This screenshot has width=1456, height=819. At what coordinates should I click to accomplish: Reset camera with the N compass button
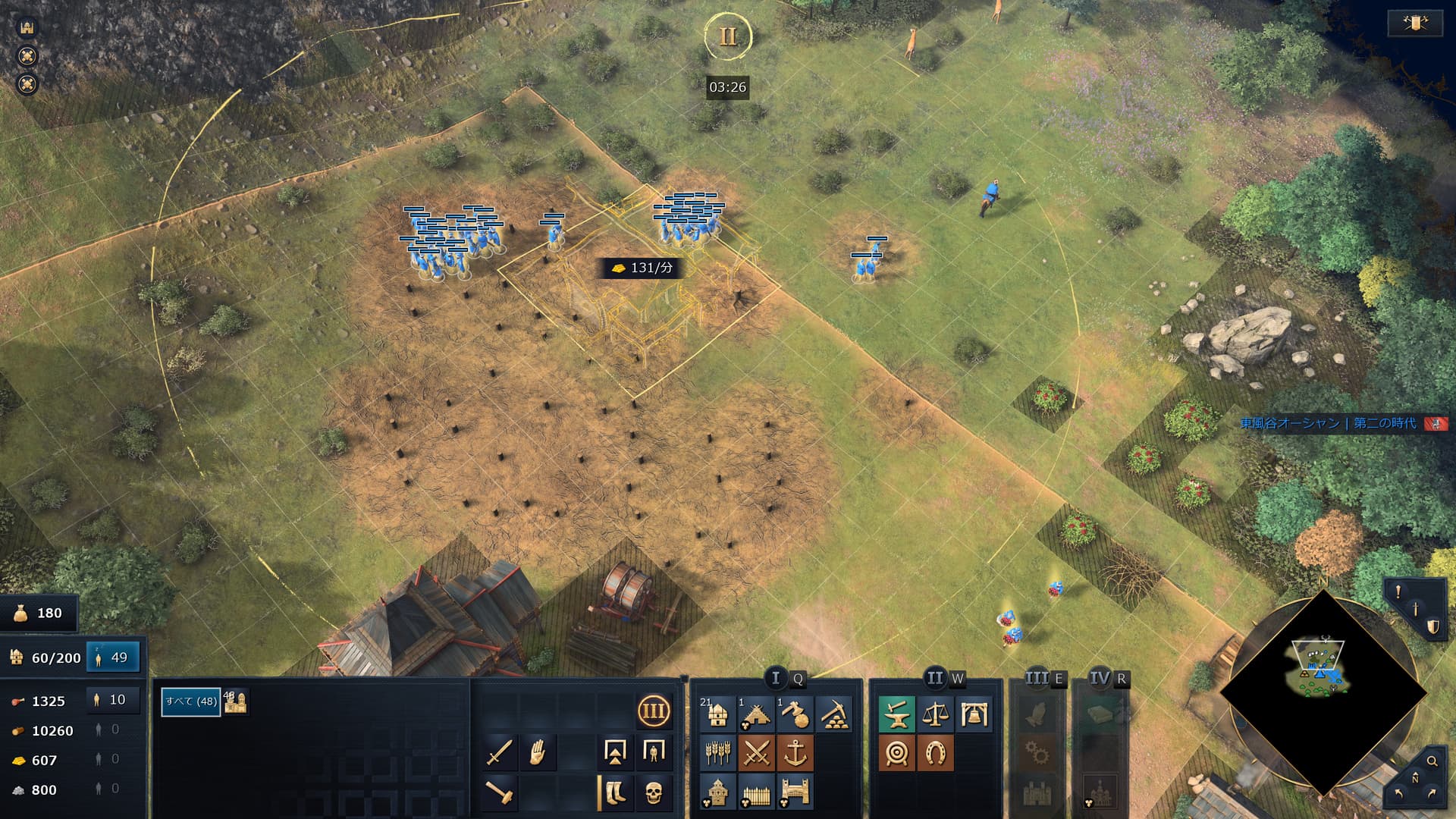[1415, 780]
